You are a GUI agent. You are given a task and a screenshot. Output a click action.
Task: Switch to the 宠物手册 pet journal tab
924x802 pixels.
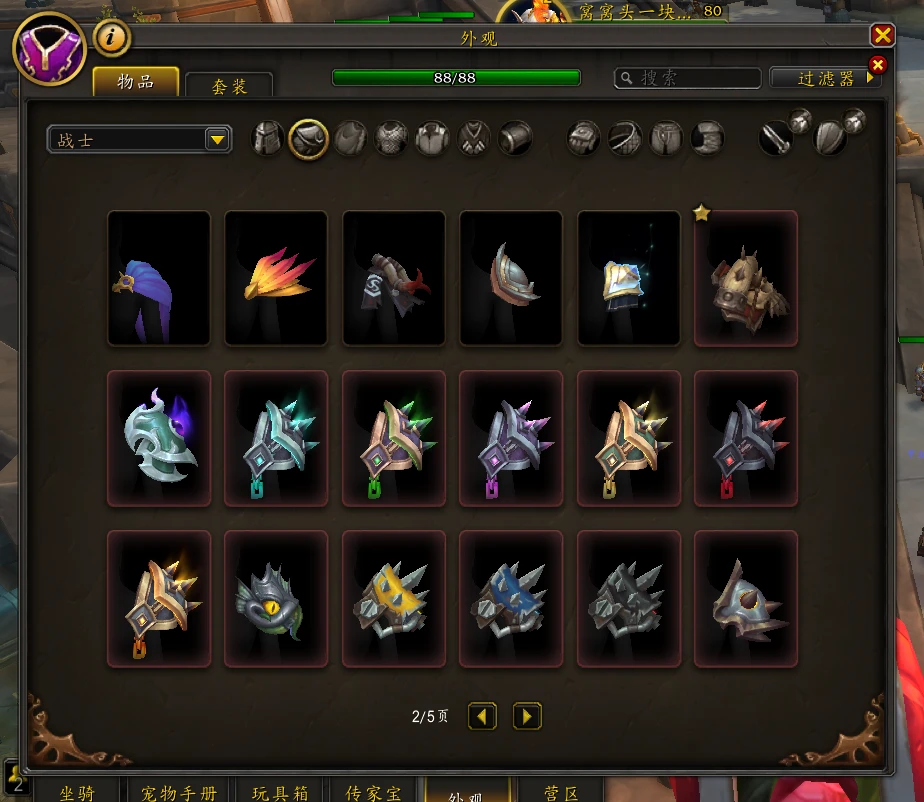[179, 793]
